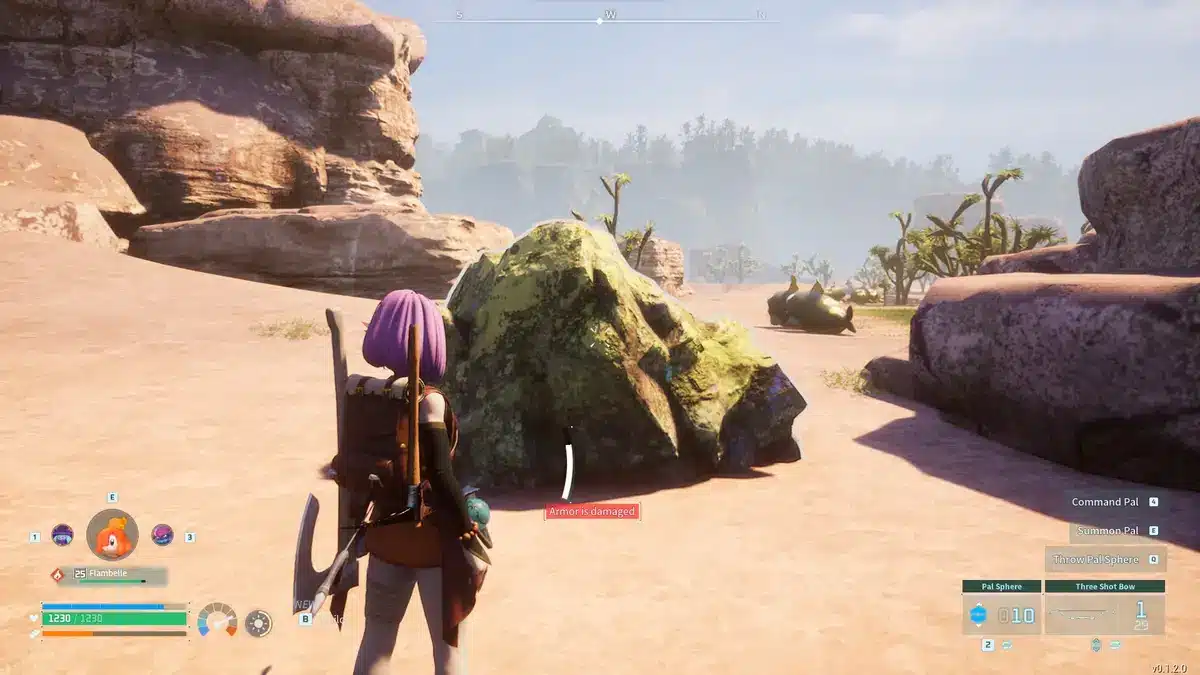
Task: Select the Pal Sphere slot
Action: 1002,614
